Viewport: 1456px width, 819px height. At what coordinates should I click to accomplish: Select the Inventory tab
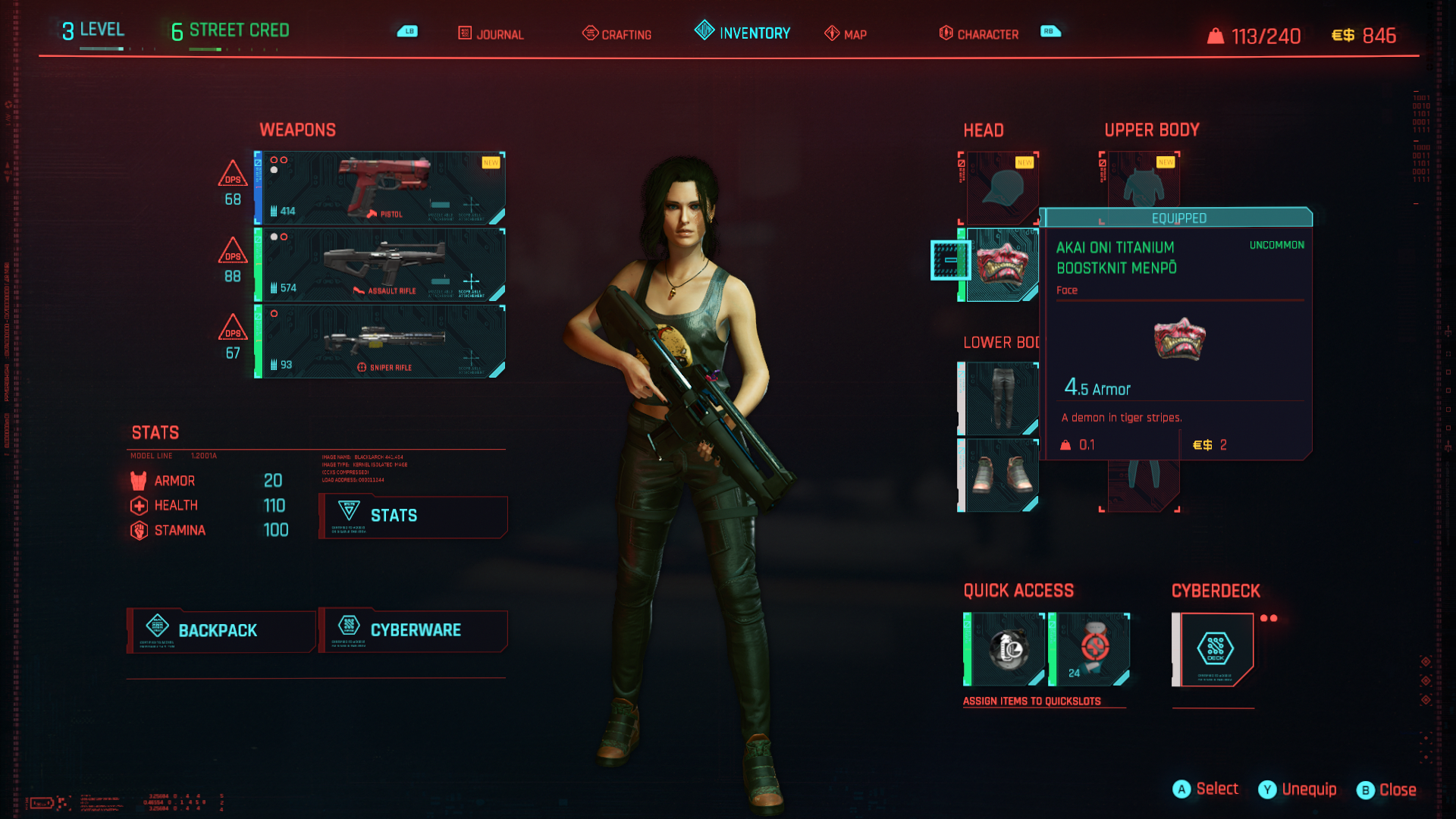[x=743, y=33]
